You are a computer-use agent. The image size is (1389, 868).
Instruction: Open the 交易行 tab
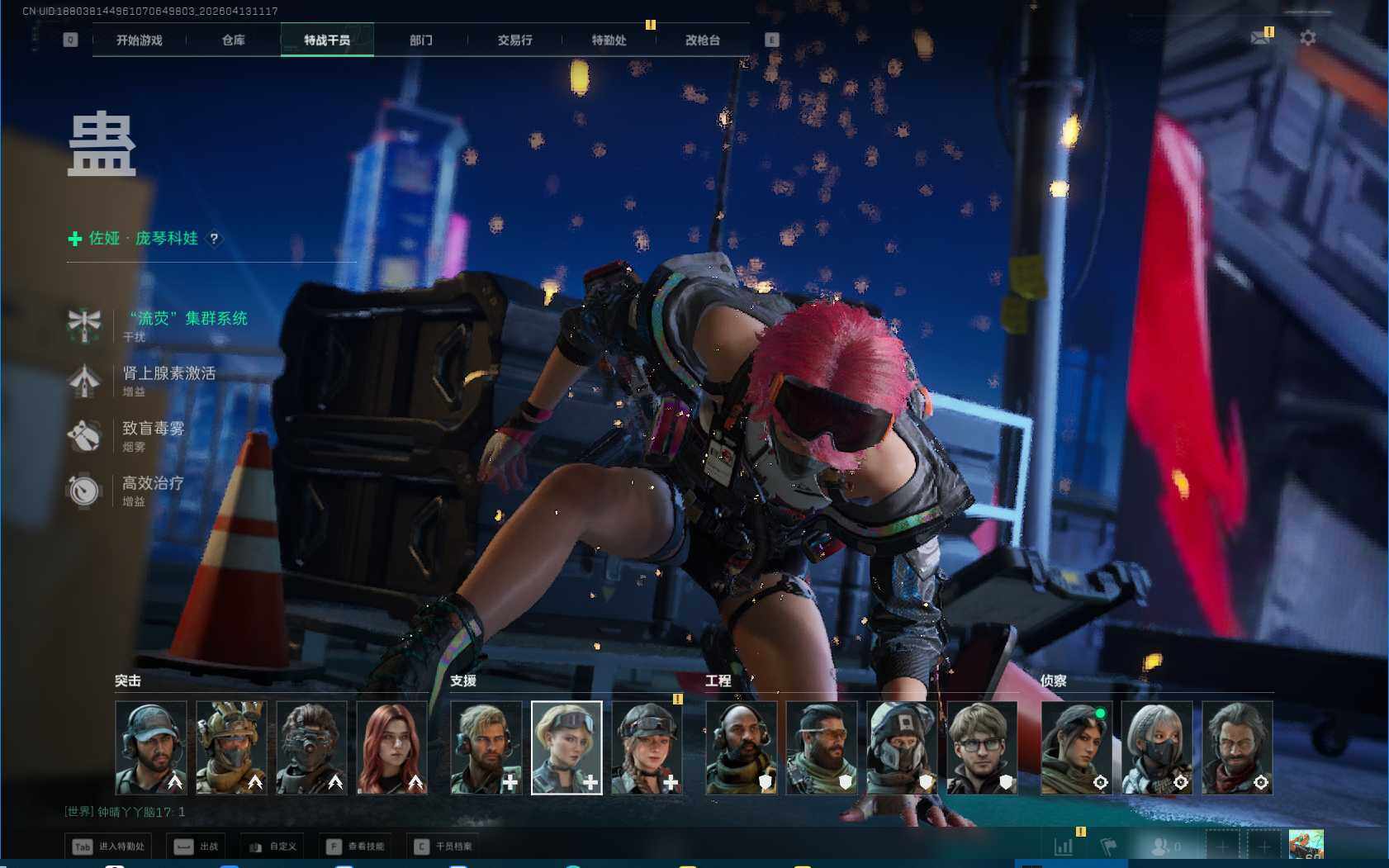pos(514,40)
